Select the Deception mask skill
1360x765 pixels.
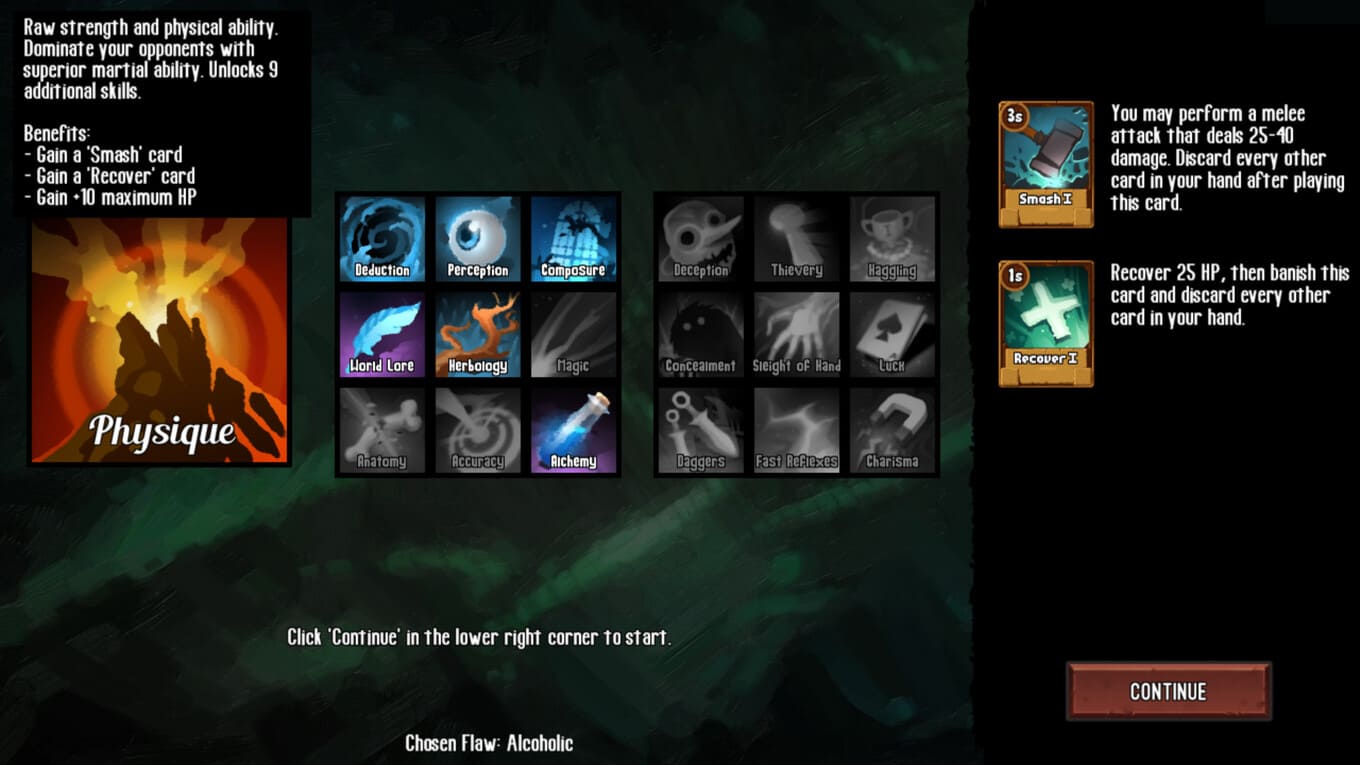click(x=701, y=239)
